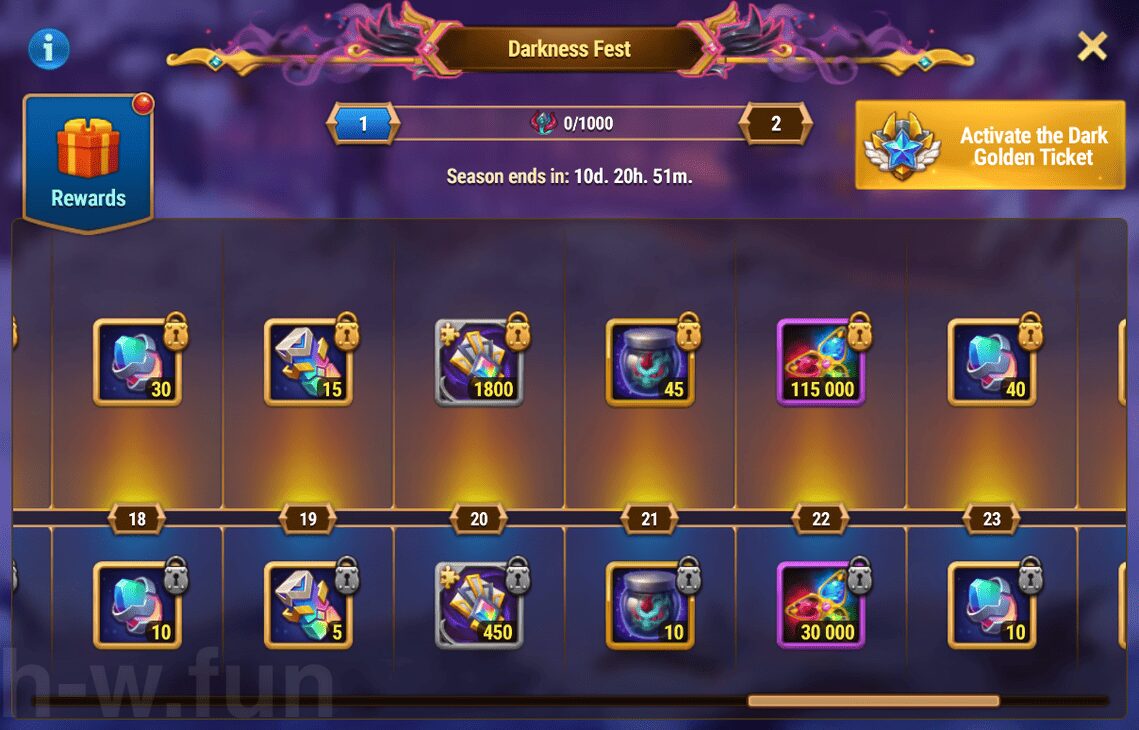Select the golden 30 stone reward
Image resolution: width=1139 pixels, height=730 pixels.
click(x=137, y=362)
